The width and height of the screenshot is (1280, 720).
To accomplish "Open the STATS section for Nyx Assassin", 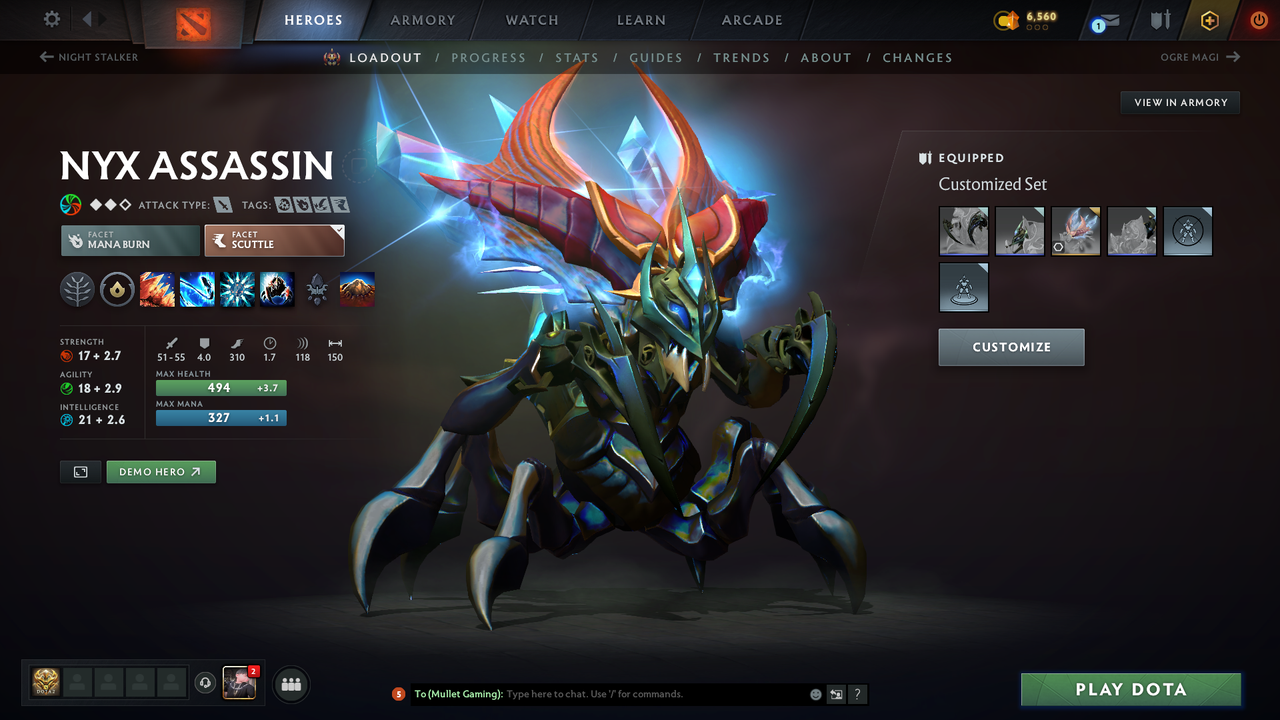I will click(x=577, y=57).
